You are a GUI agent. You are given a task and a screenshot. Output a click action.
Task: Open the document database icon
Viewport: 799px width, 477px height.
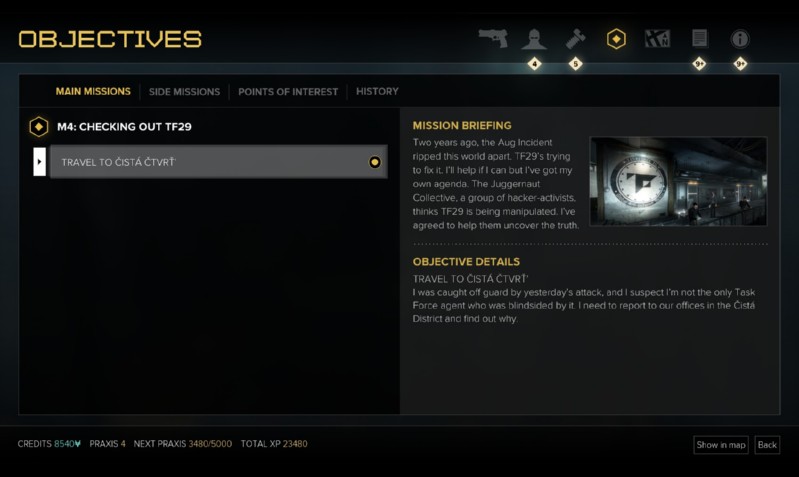[699, 39]
